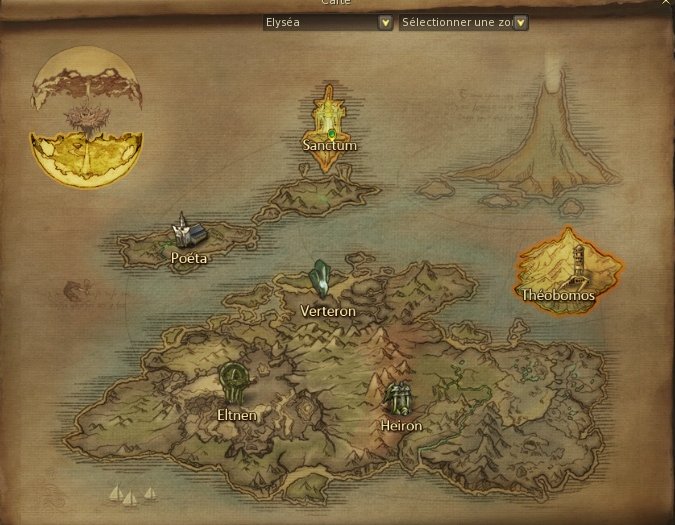The height and width of the screenshot is (525, 675).
Task: Open the zone selection dropdown
Action: coord(520,21)
